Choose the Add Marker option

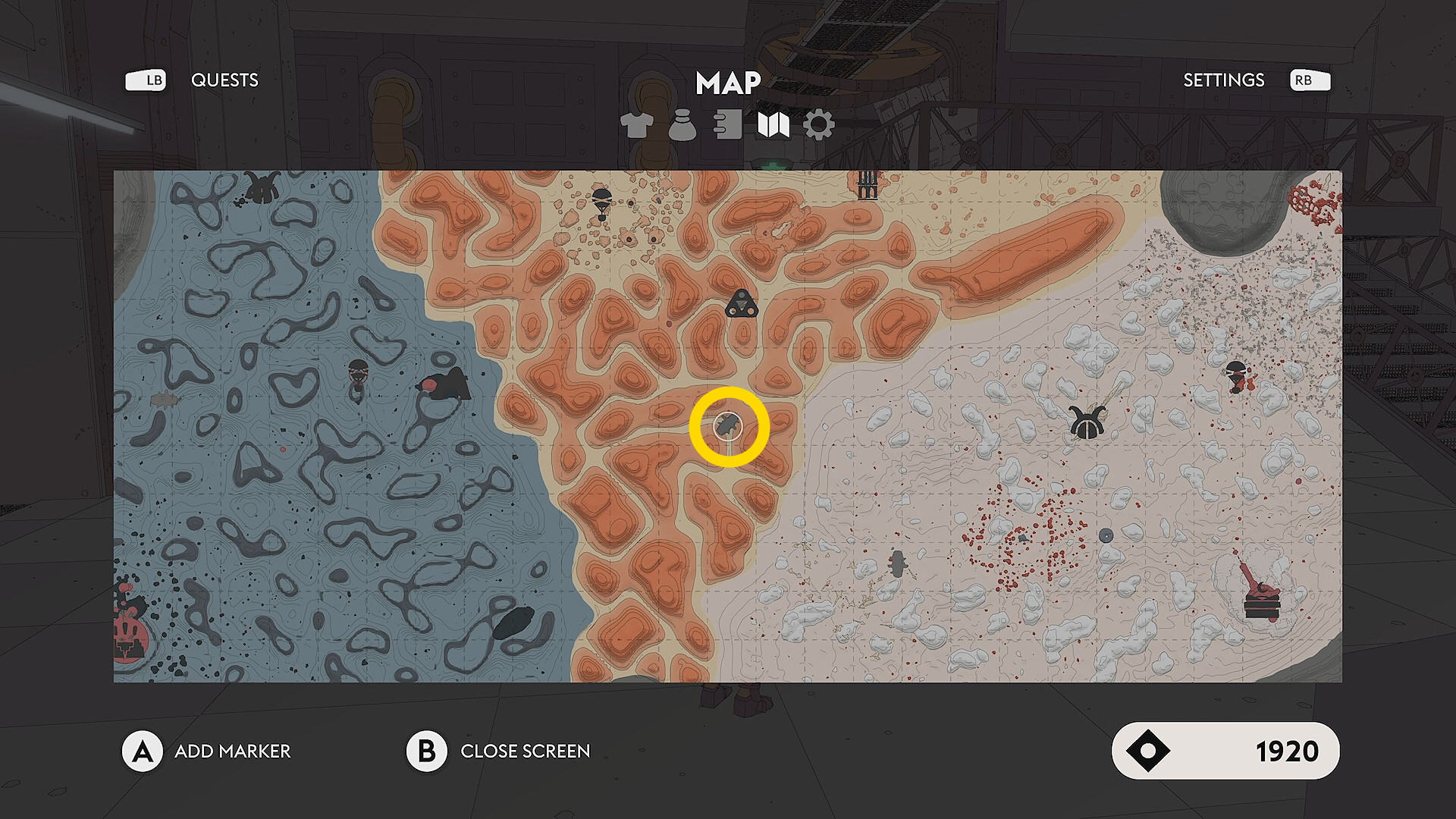point(232,751)
